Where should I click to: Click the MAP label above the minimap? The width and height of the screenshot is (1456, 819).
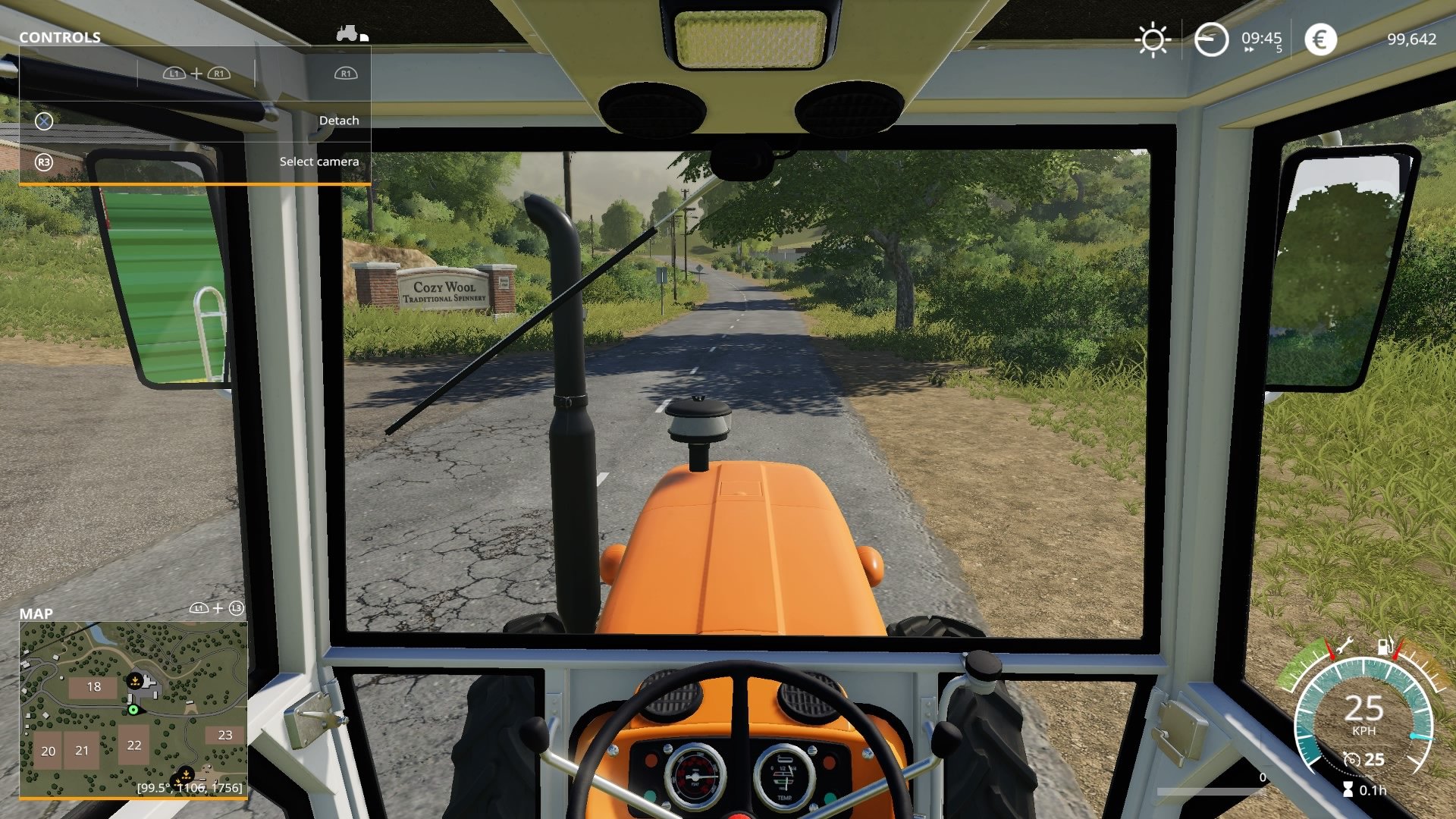[36, 613]
